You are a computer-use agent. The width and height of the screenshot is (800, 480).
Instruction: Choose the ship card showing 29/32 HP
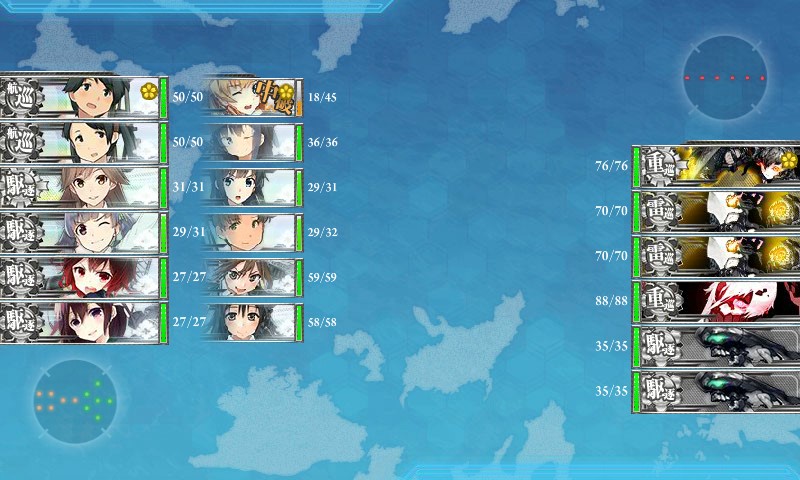[252, 232]
